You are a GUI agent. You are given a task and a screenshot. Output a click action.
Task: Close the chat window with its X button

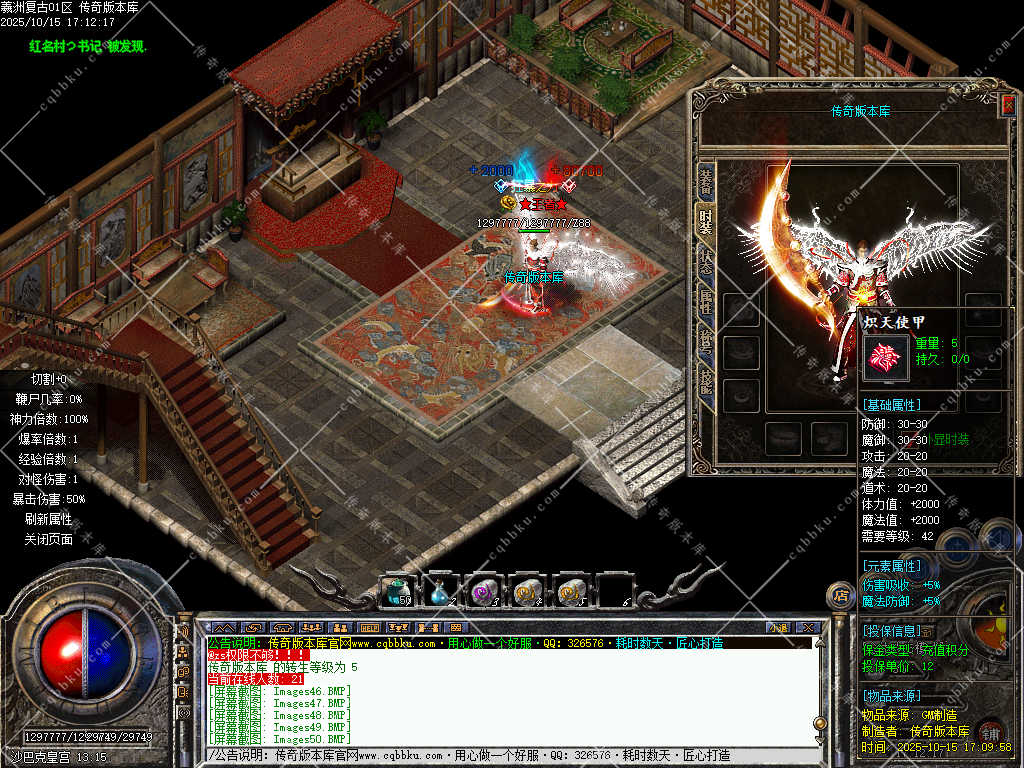point(809,628)
